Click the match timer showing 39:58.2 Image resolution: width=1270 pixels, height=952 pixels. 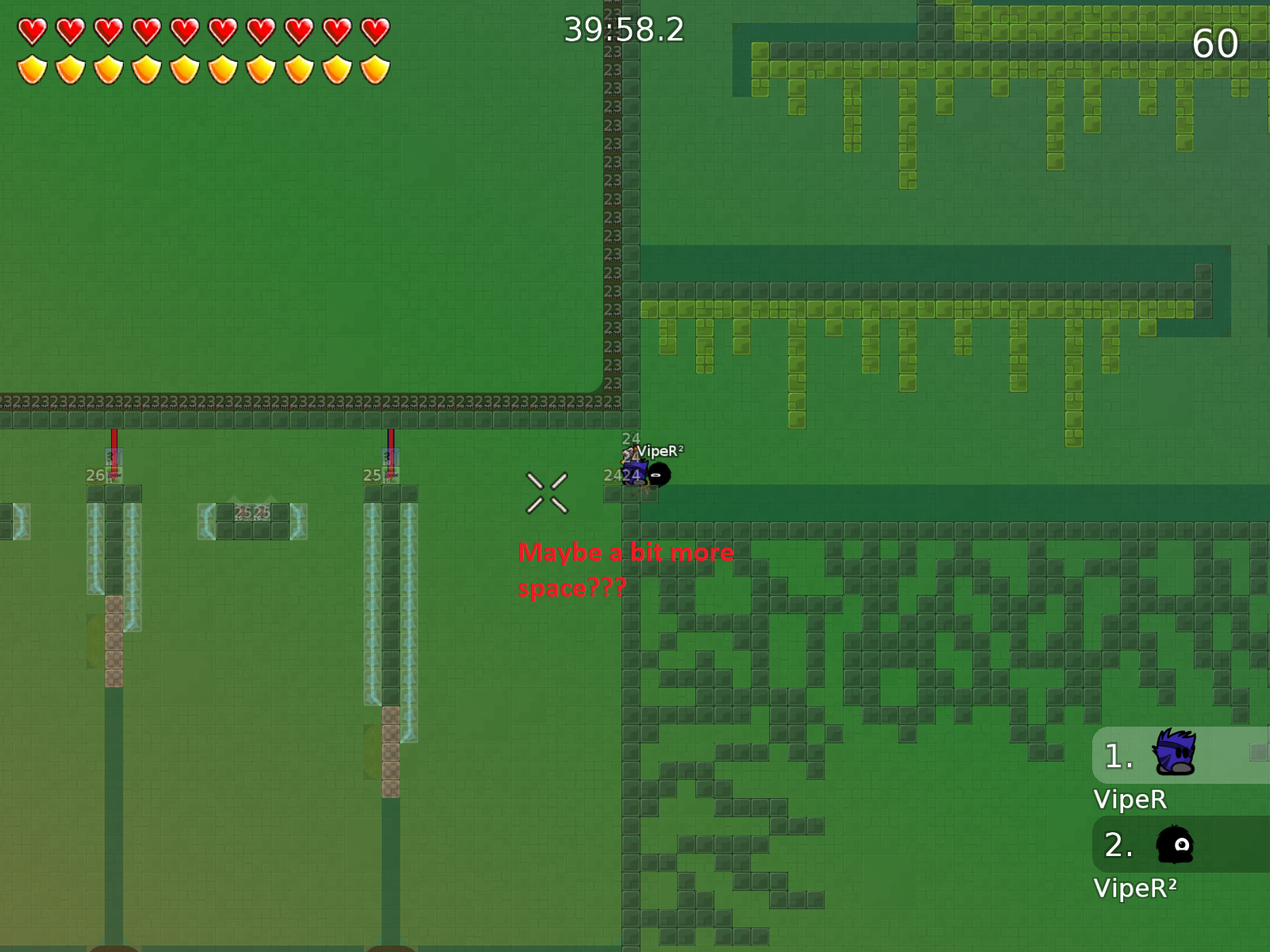(623, 30)
